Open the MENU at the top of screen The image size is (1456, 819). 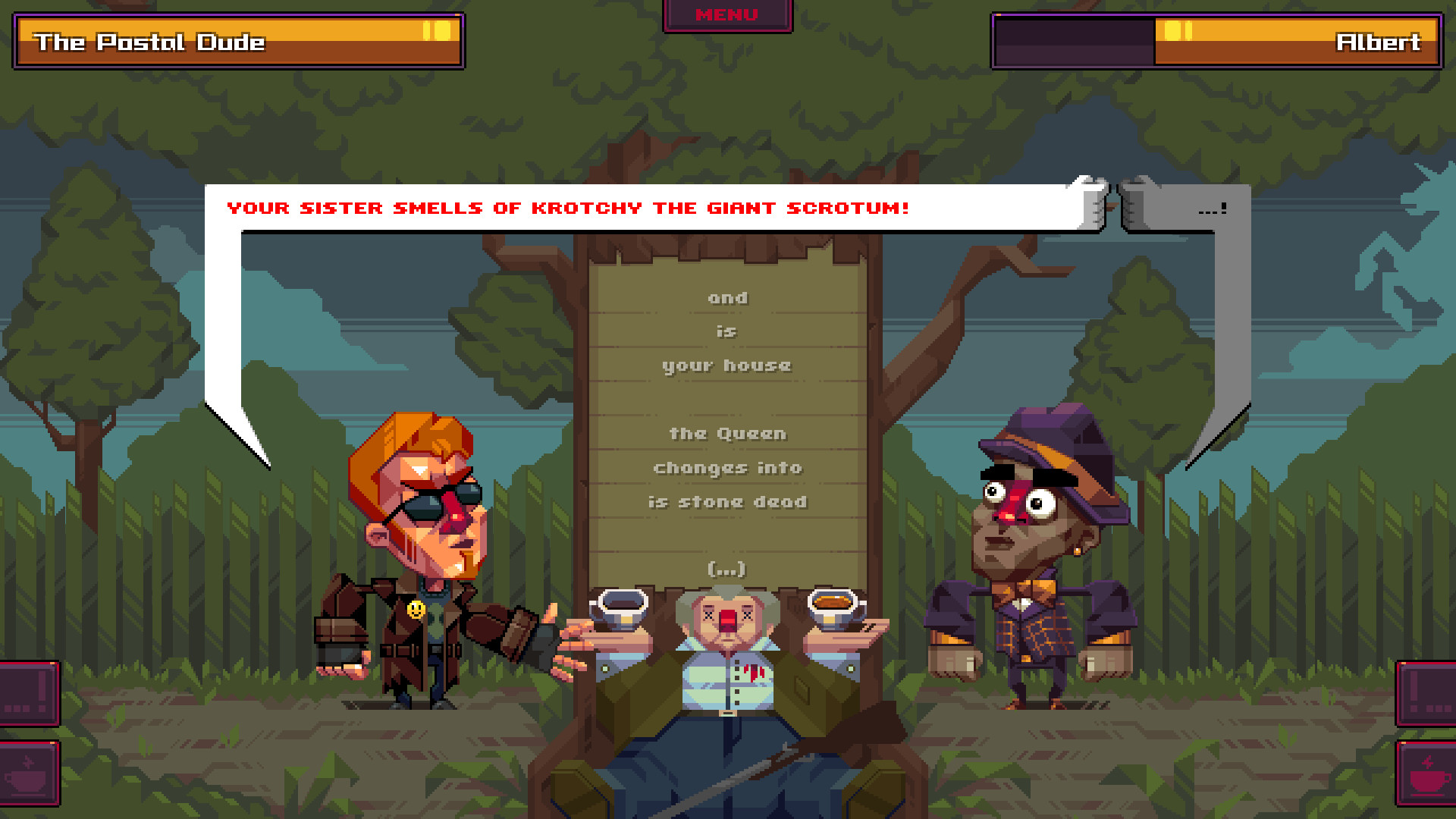[727, 13]
